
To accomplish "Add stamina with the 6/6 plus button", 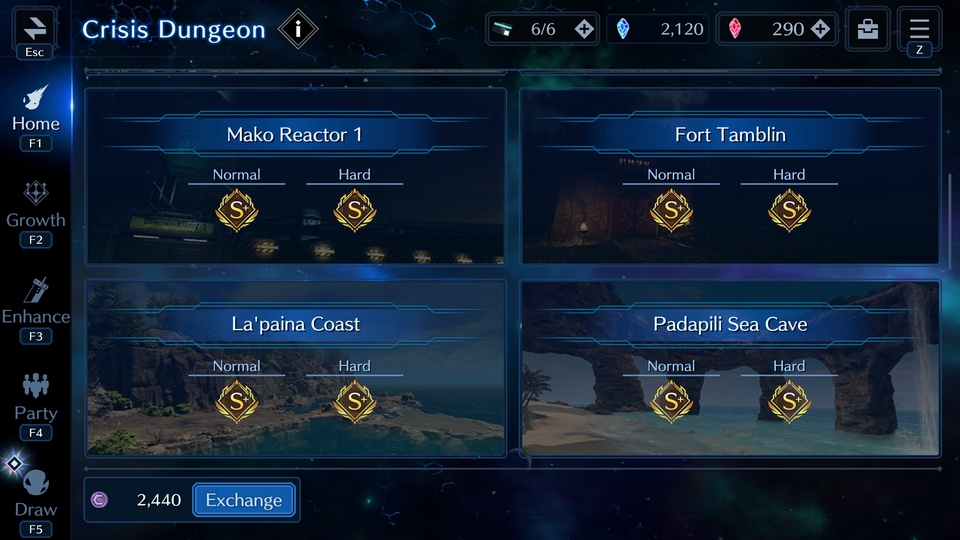I will [x=585, y=29].
